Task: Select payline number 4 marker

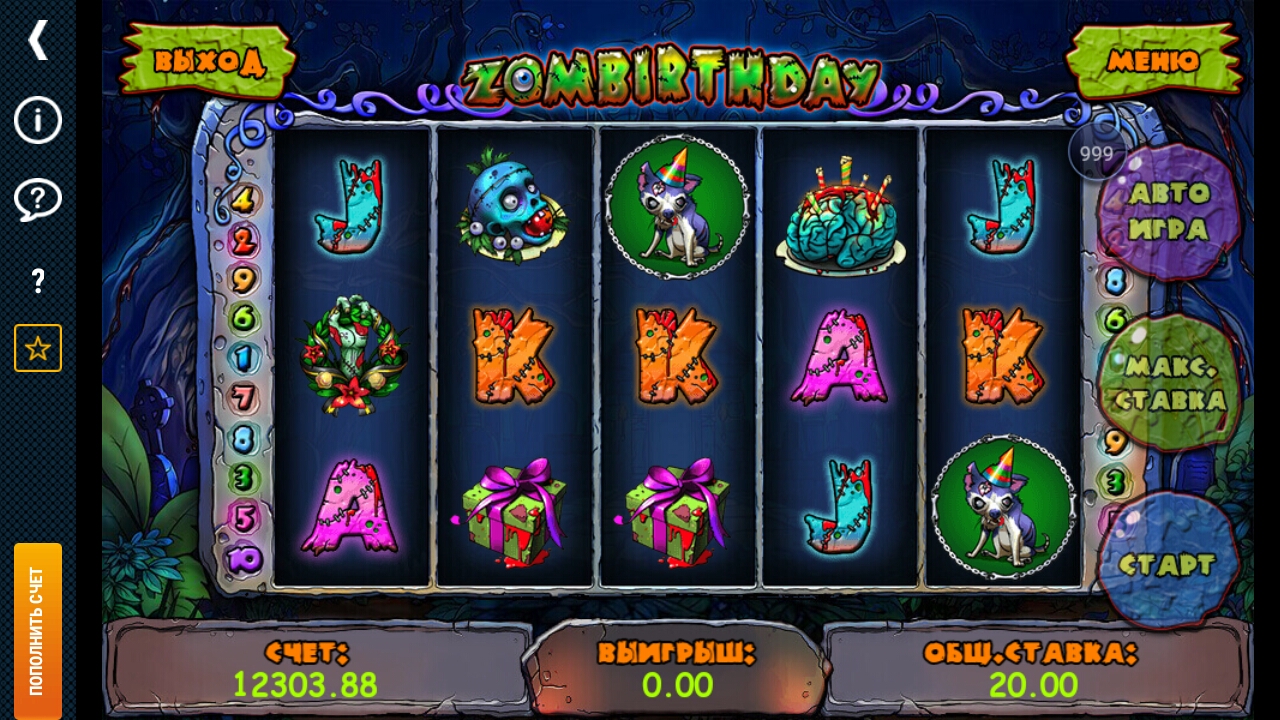Action: (x=242, y=200)
